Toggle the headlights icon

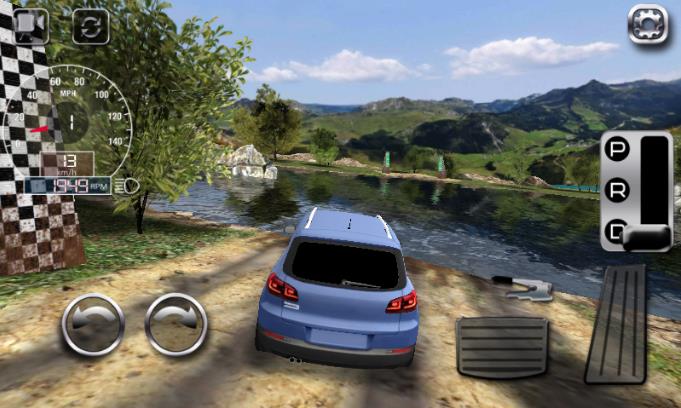[127, 185]
